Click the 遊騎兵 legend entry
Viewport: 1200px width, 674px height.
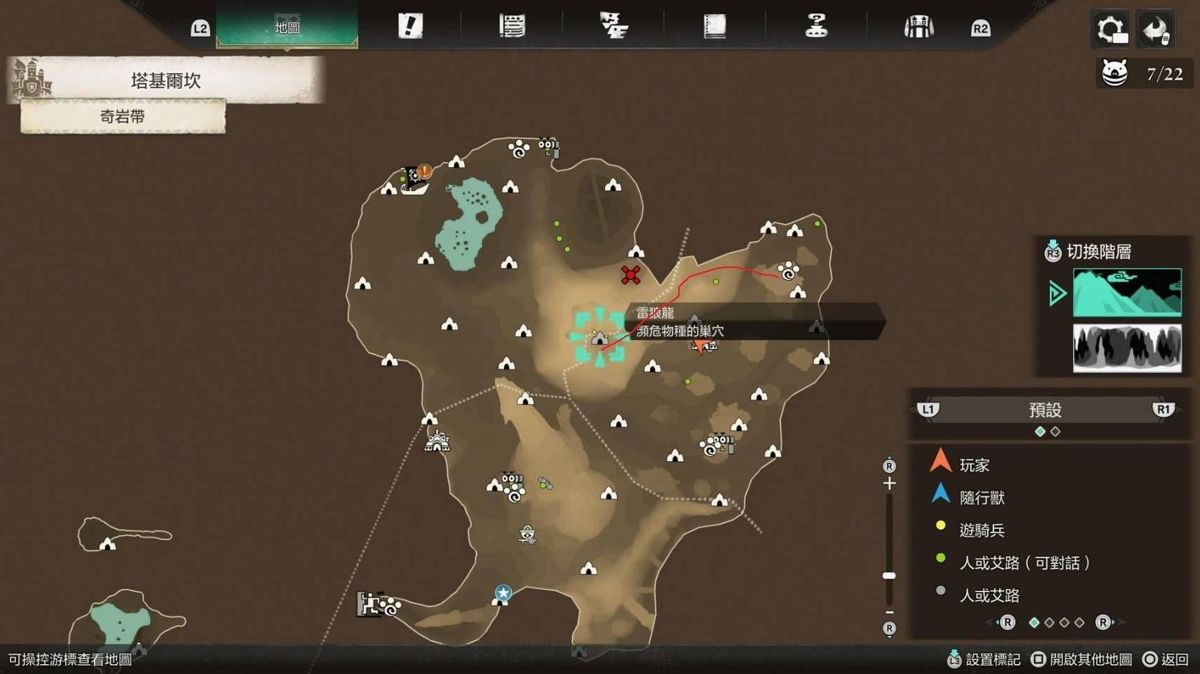981,530
